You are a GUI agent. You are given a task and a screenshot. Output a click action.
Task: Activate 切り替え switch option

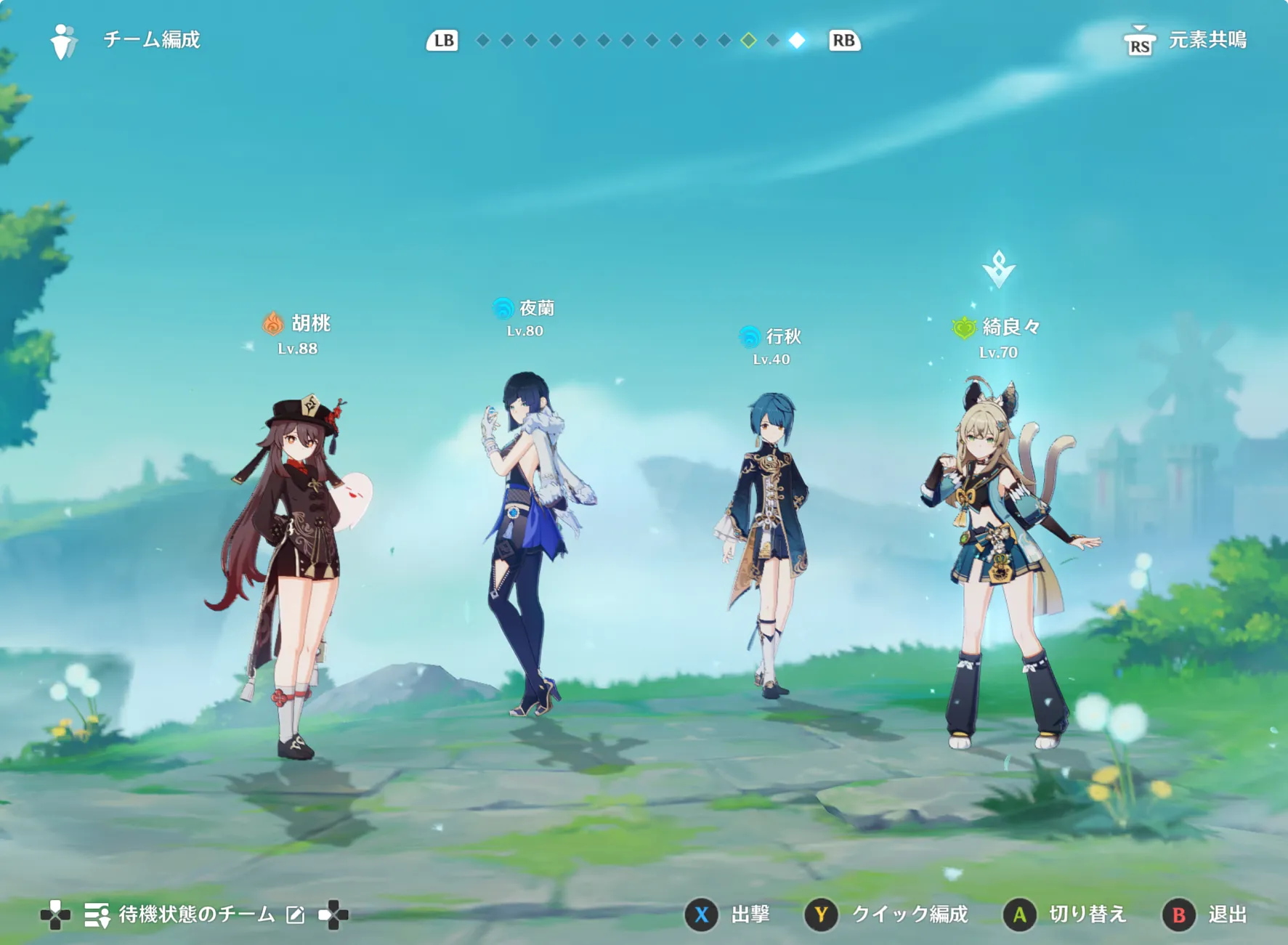(1065, 914)
